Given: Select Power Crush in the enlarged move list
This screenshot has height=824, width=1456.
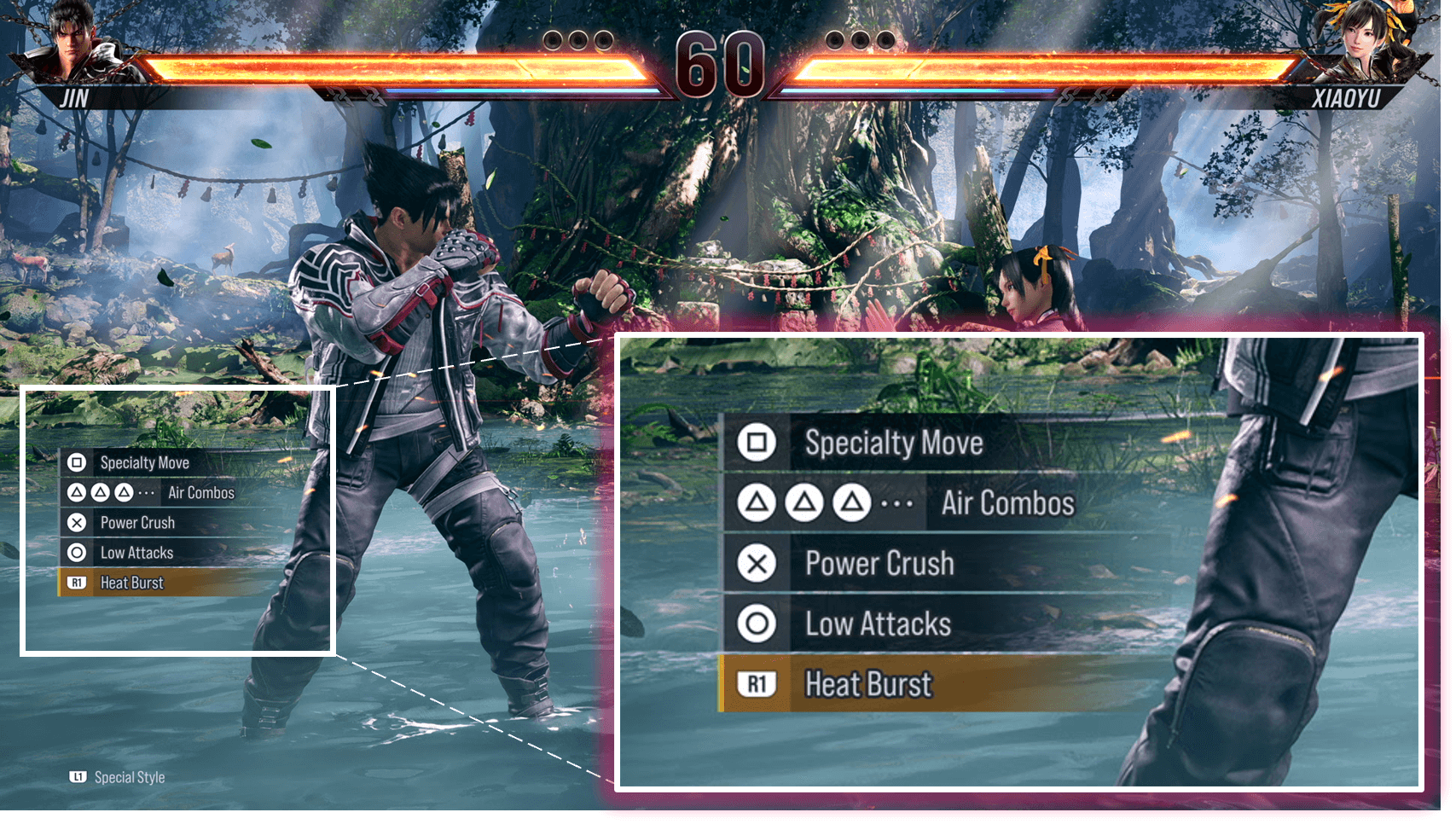Looking at the screenshot, I should click(x=879, y=564).
